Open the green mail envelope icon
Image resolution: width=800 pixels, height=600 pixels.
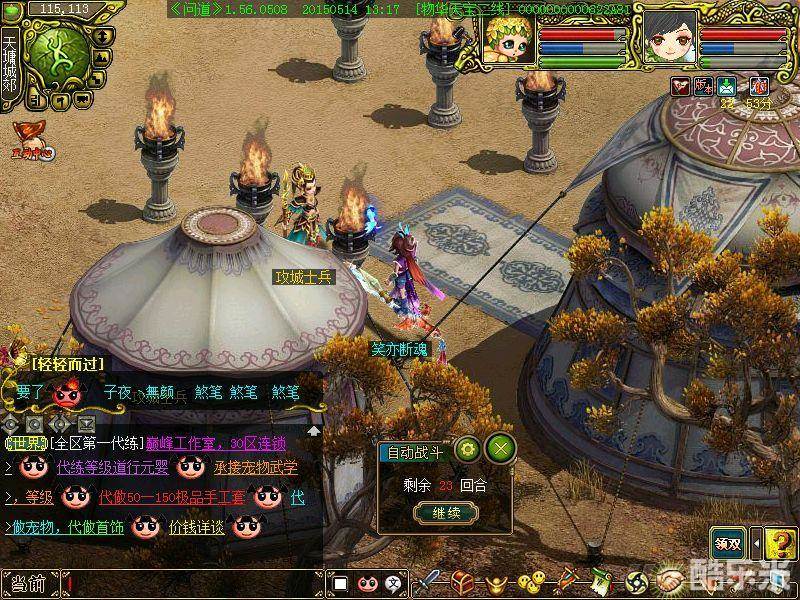(727, 86)
